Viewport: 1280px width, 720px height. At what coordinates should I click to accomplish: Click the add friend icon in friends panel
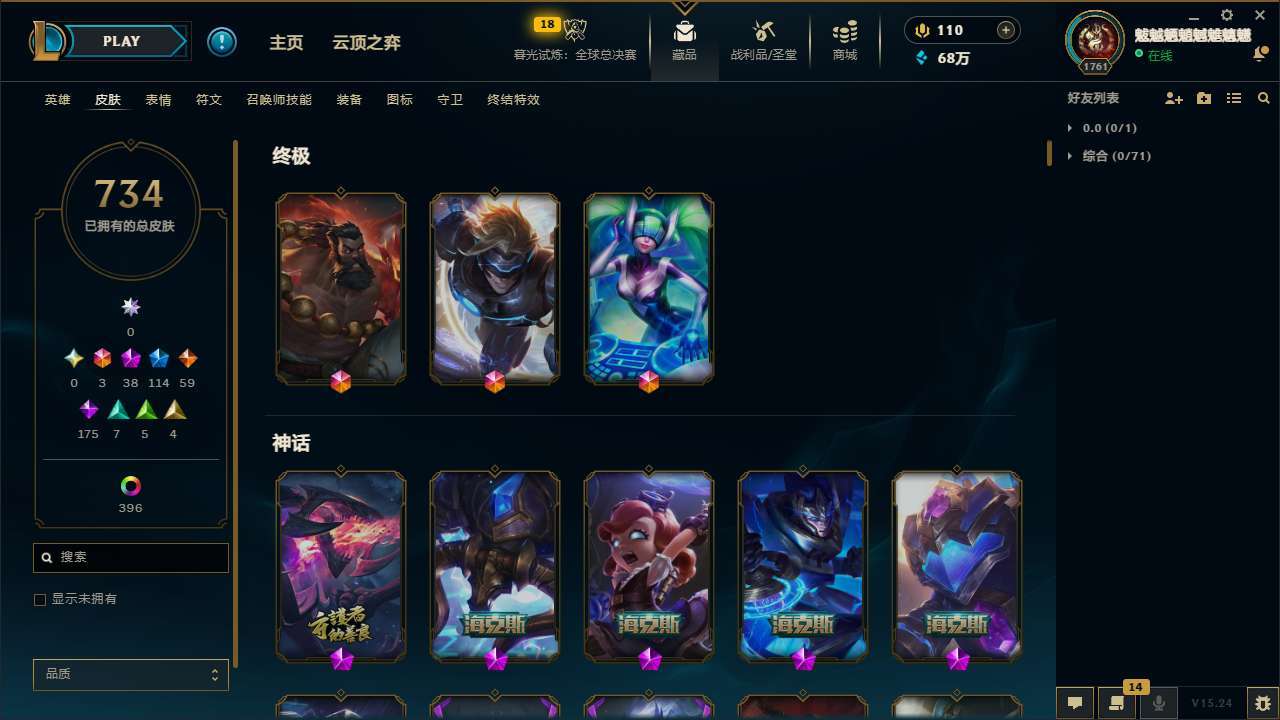(1172, 98)
